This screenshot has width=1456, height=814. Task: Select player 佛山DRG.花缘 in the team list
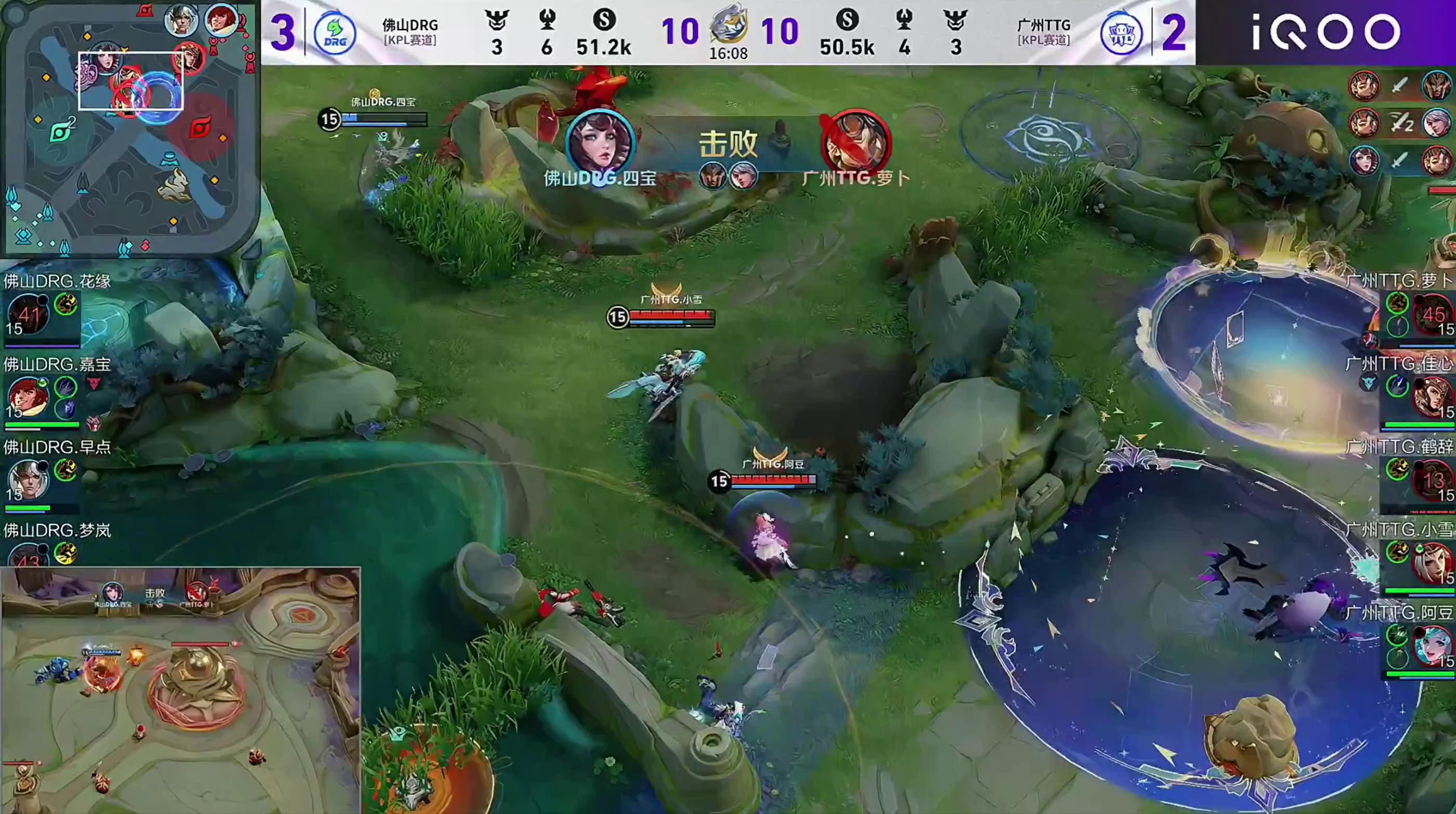[x=57, y=281]
